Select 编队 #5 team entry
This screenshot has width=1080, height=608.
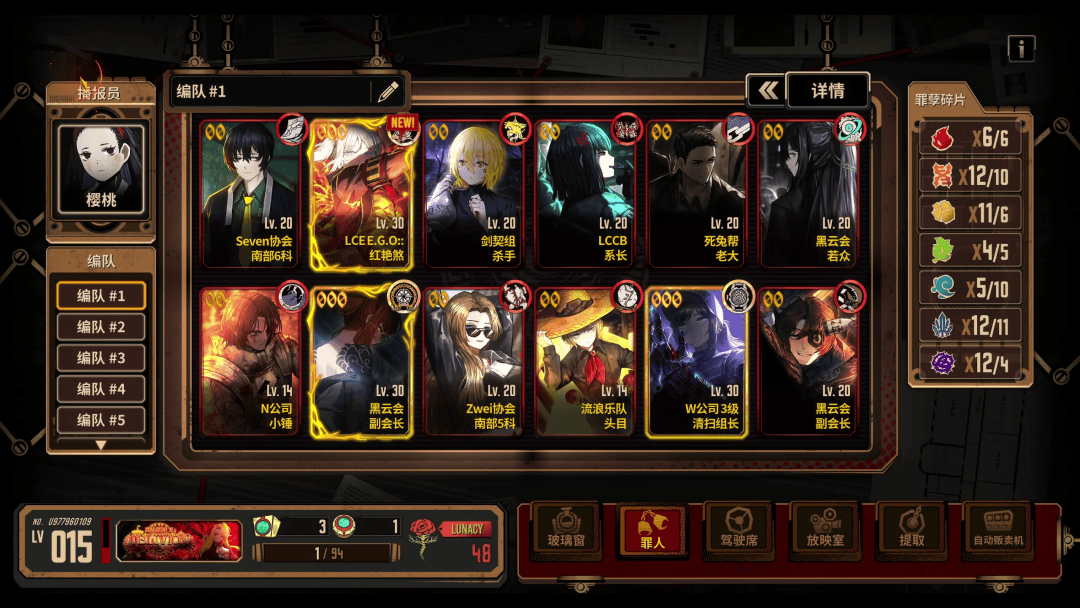point(101,420)
